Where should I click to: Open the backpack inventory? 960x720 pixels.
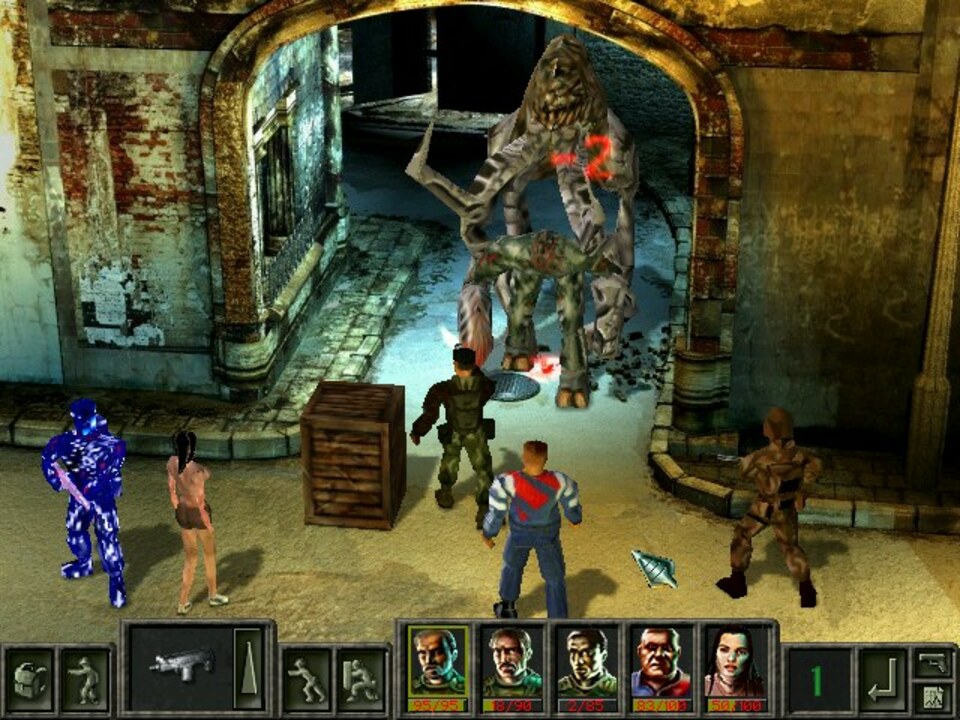(30, 680)
